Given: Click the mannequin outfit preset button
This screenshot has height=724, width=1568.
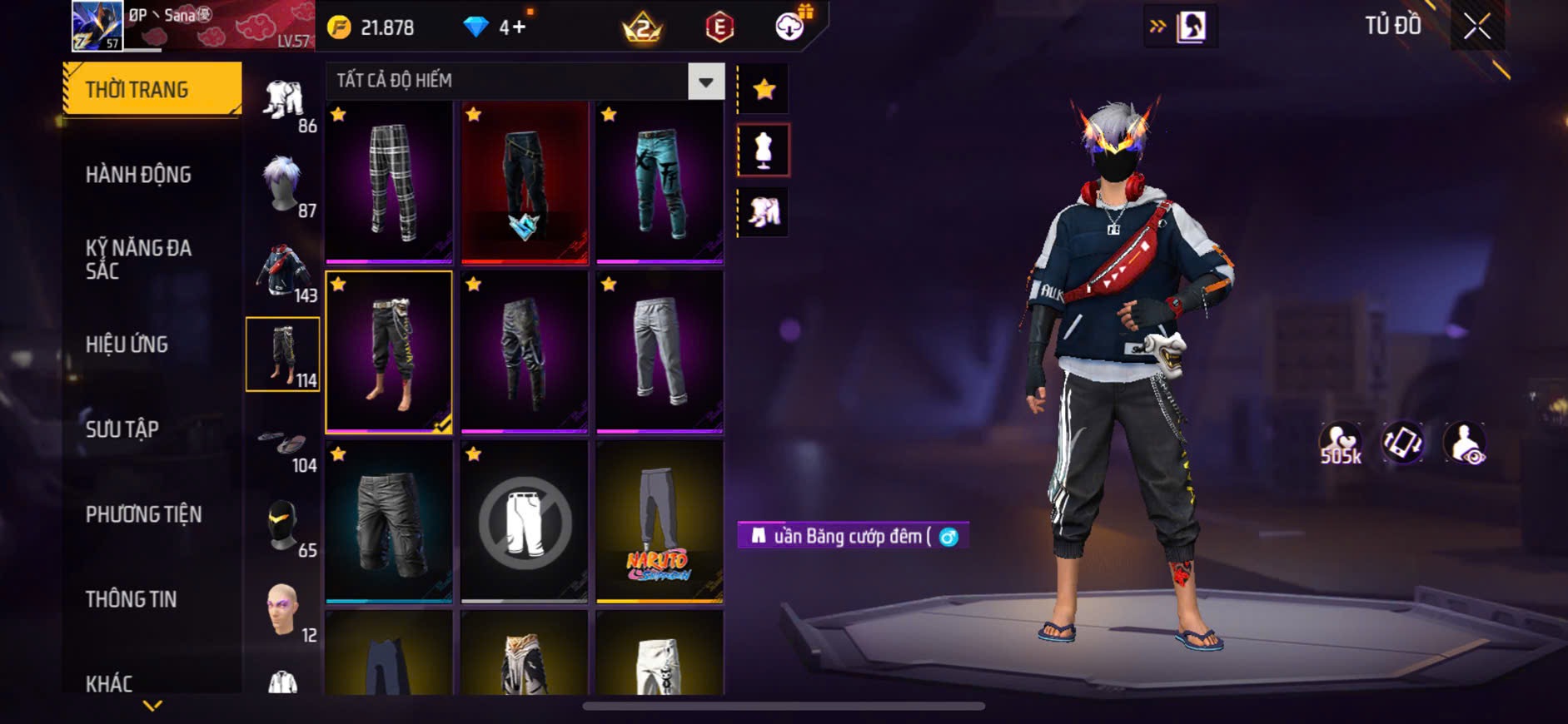Looking at the screenshot, I should (764, 151).
